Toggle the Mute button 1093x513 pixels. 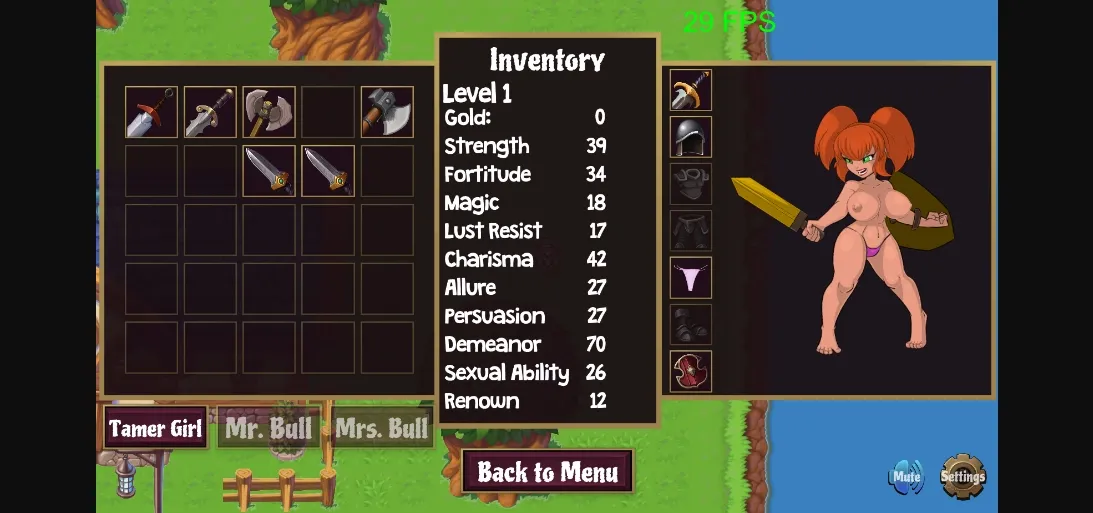(x=906, y=477)
